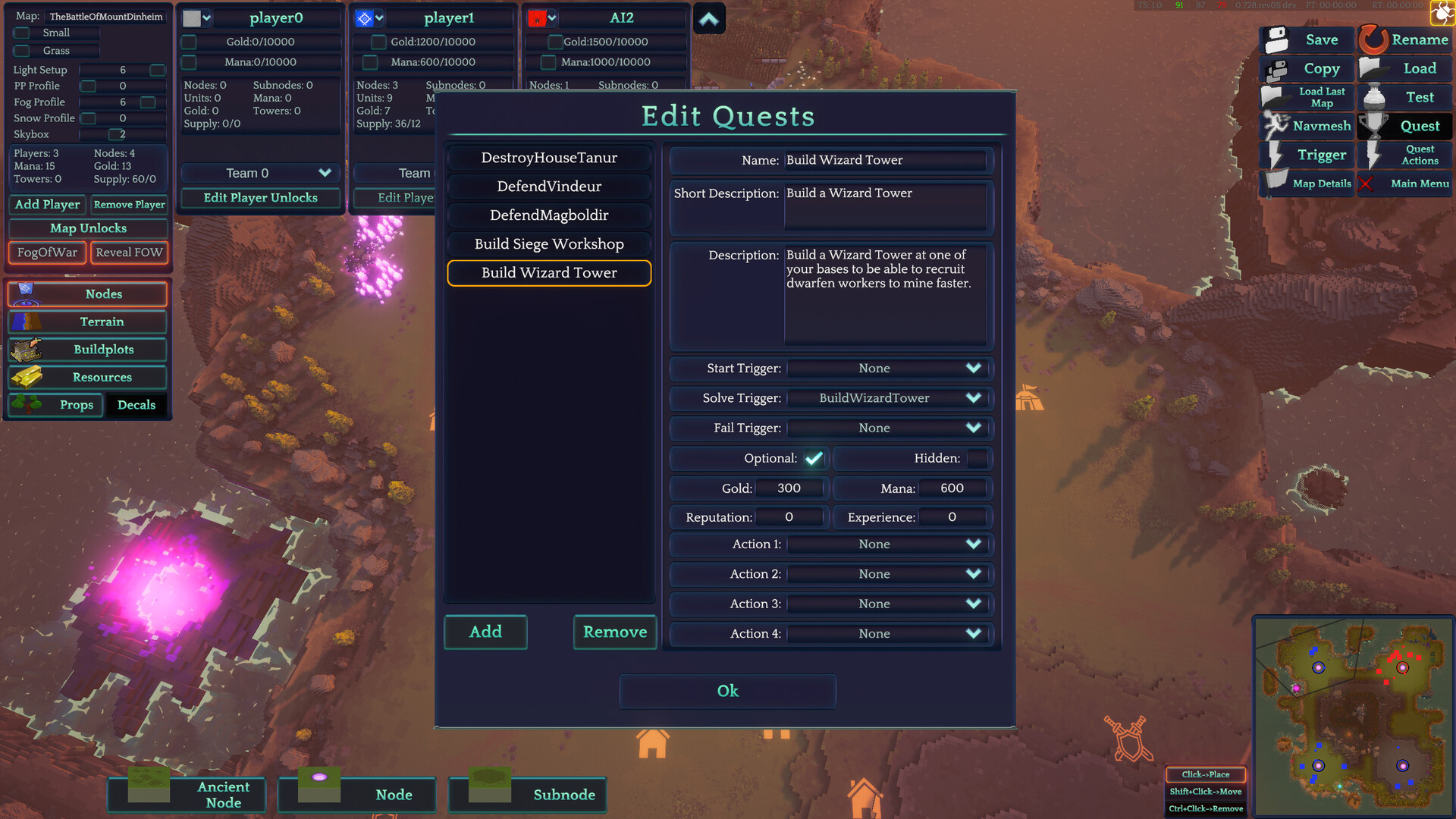This screenshot has height=819, width=1456.
Task: Expand the Action 1 dropdown
Action: click(x=888, y=544)
